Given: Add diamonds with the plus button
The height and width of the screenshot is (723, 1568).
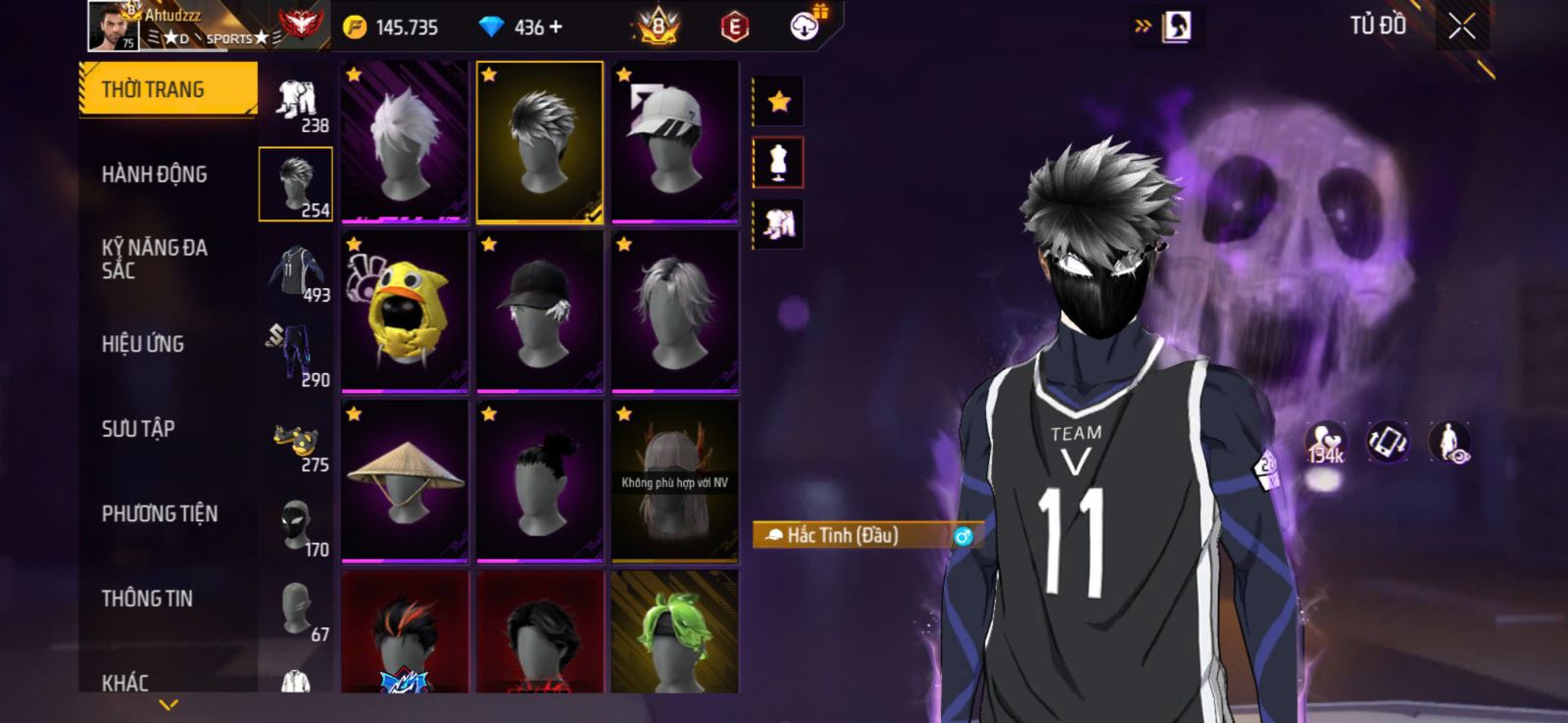Looking at the screenshot, I should click(x=557, y=27).
